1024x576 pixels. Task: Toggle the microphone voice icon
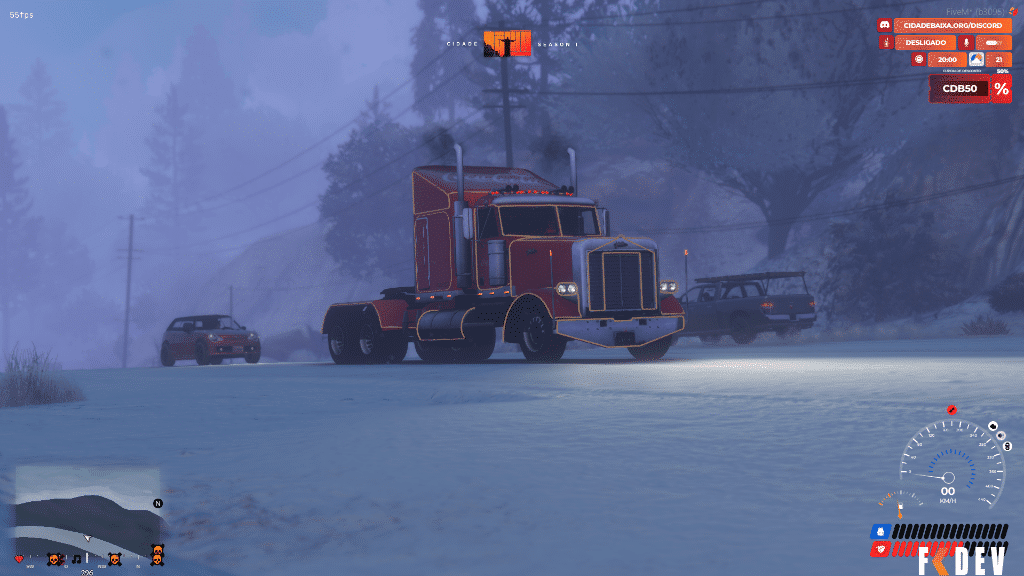966,43
